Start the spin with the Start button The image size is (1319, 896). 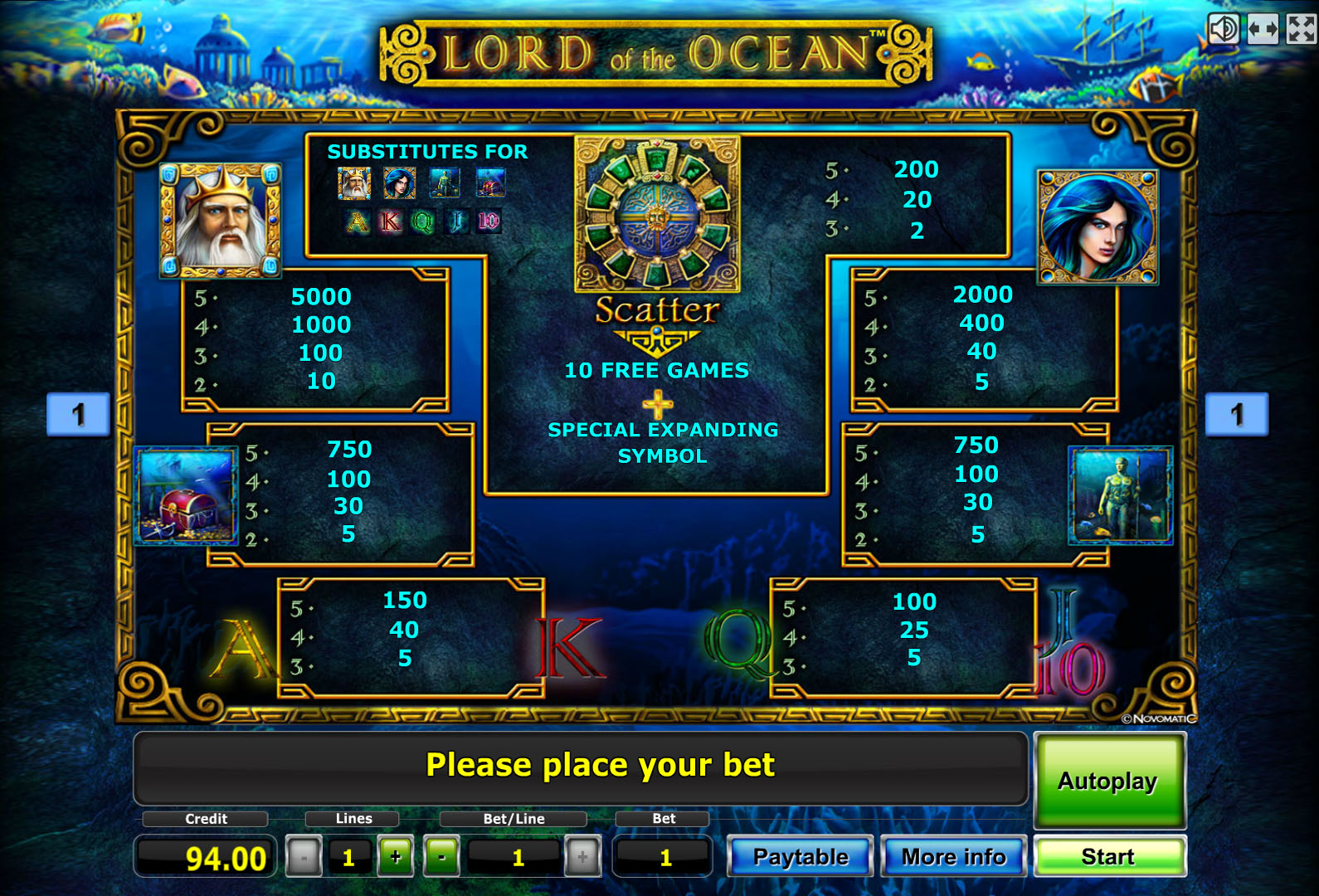[x=1108, y=856]
